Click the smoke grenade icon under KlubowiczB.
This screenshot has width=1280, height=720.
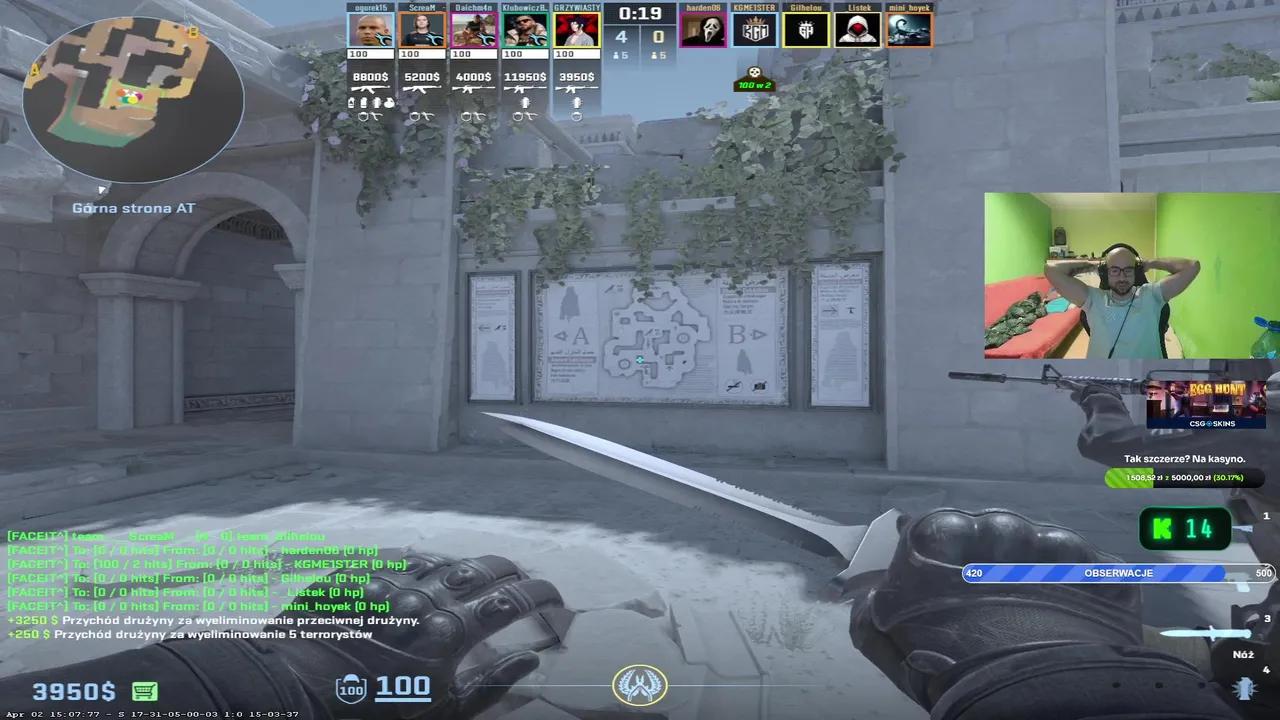pyautogui.click(x=525, y=103)
